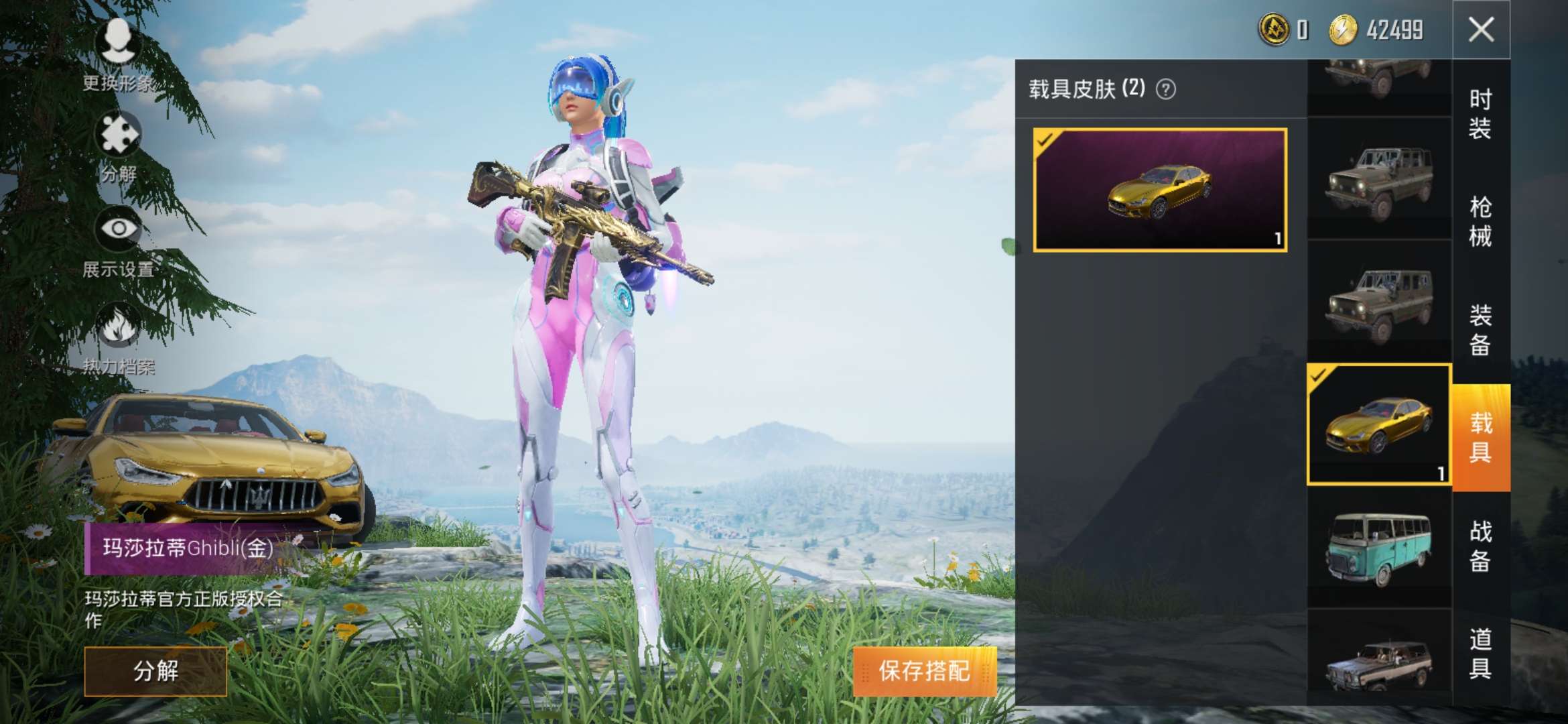Toggle the checkmark on the Maserati skin card
The height and width of the screenshot is (724, 1568).
point(1043,141)
